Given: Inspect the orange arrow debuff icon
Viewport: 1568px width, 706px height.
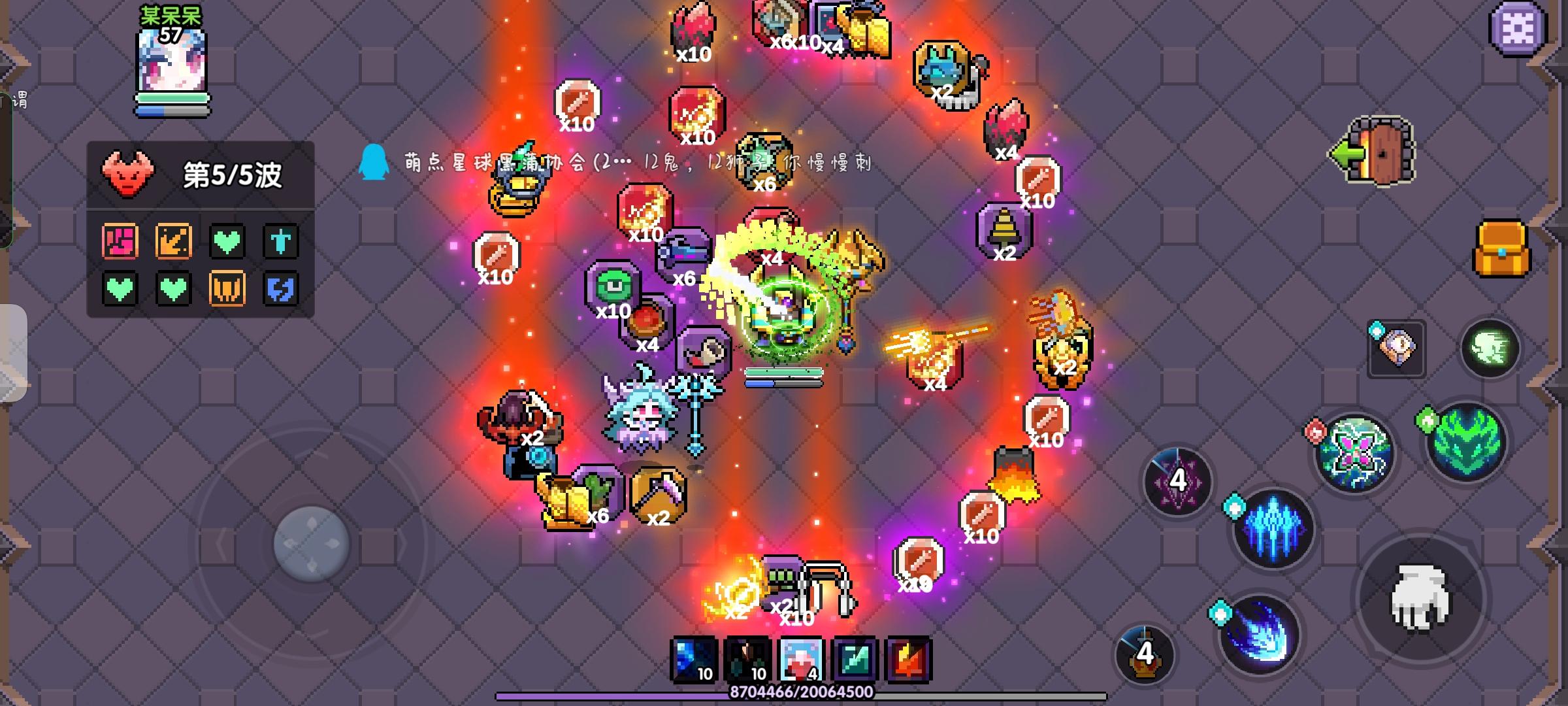Looking at the screenshot, I should 173,241.
